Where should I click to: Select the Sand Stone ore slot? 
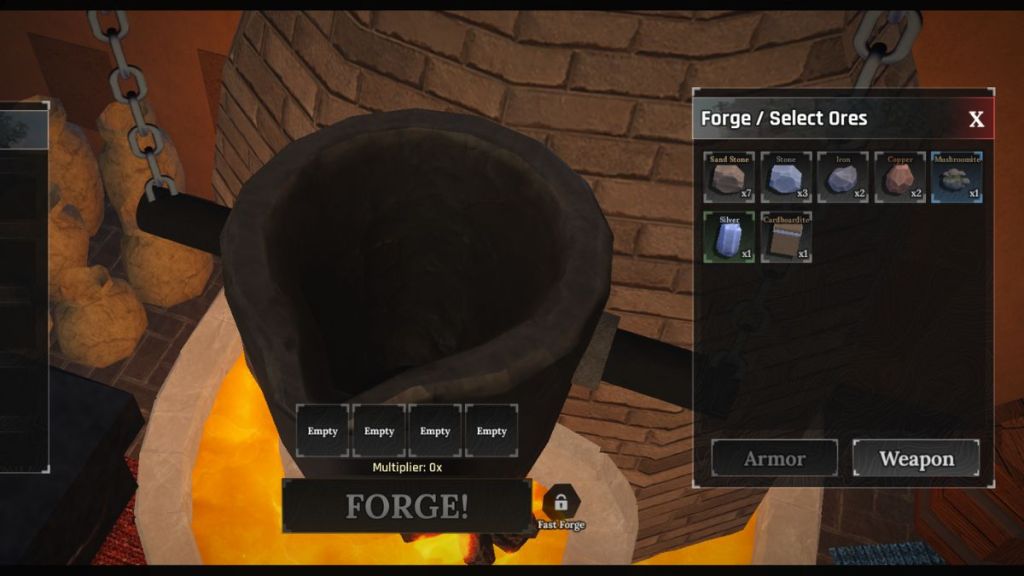click(729, 178)
